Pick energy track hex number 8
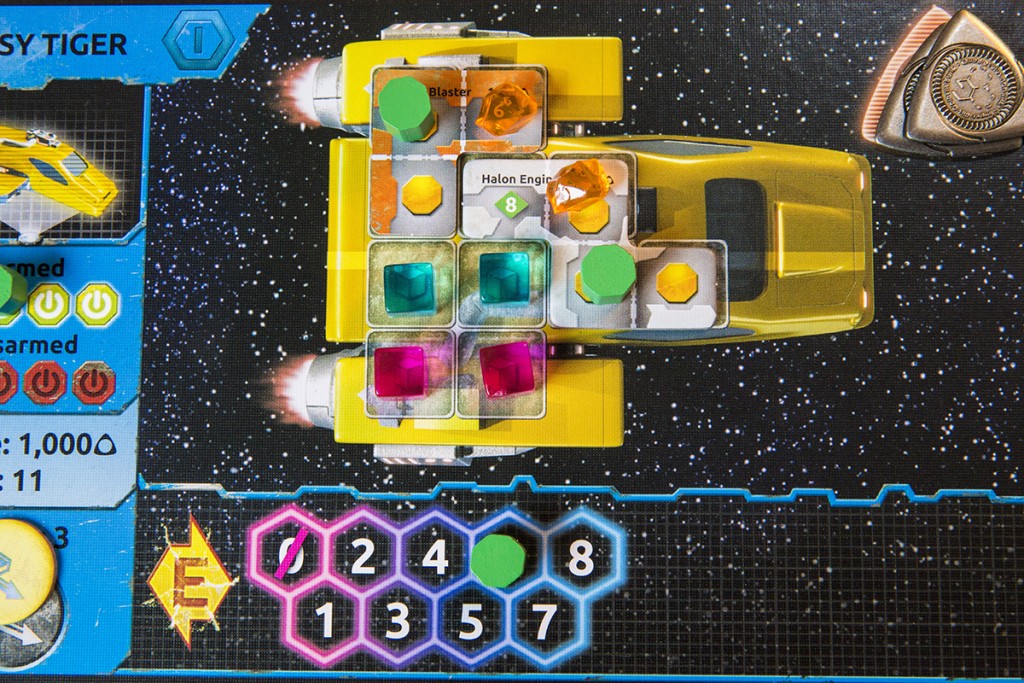Image resolution: width=1024 pixels, height=683 pixels. pyautogui.click(x=581, y=557)
